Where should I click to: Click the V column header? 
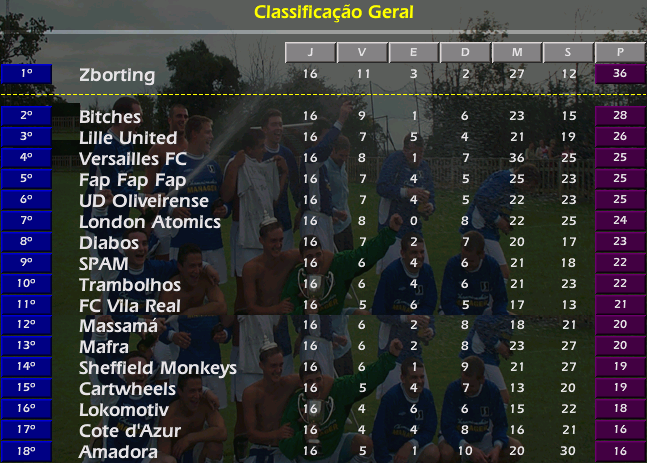(362, 52)
